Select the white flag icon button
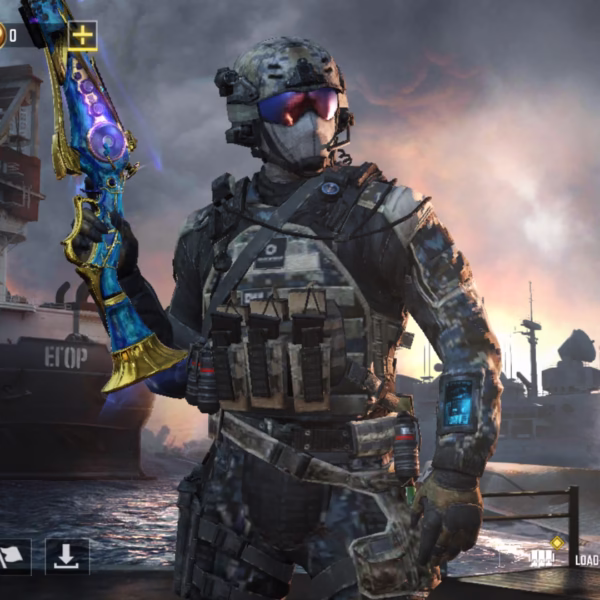600x600 pixels. [12, 556]
